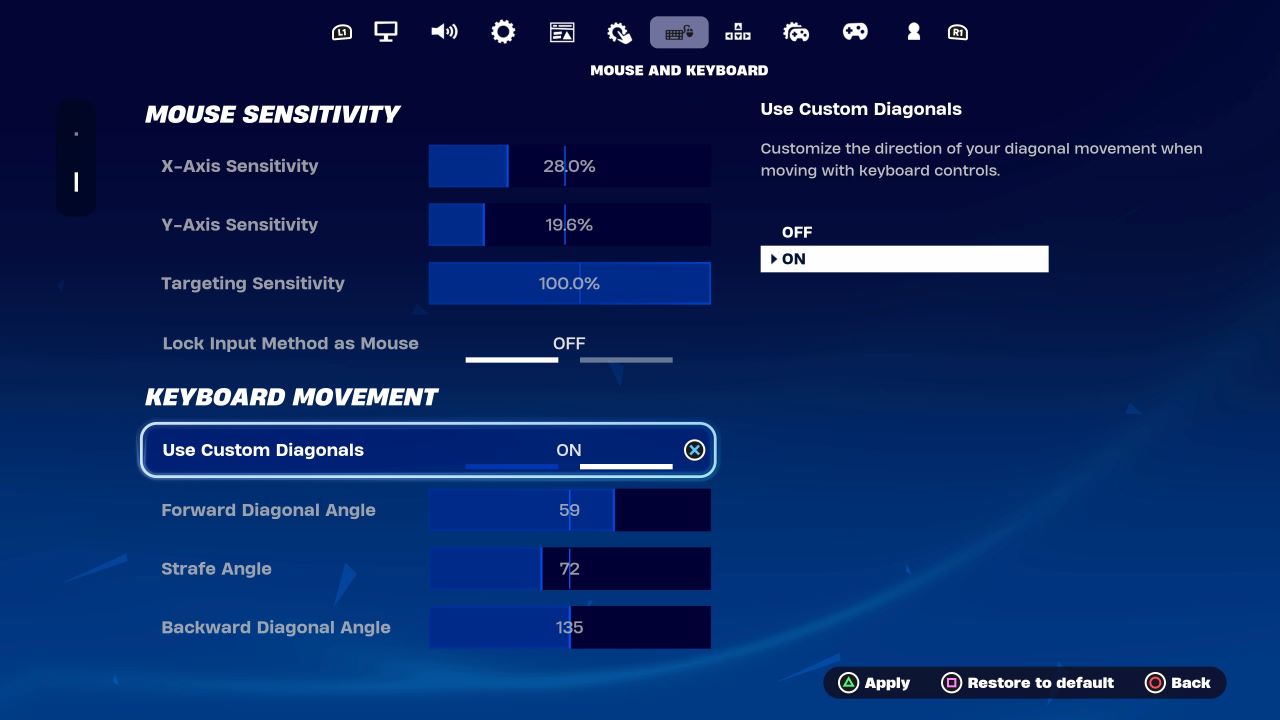Switch to the Interface/HUD settings tab
Image resolution: width=1280 pixels, height=720 pixels.
[562, 31]
